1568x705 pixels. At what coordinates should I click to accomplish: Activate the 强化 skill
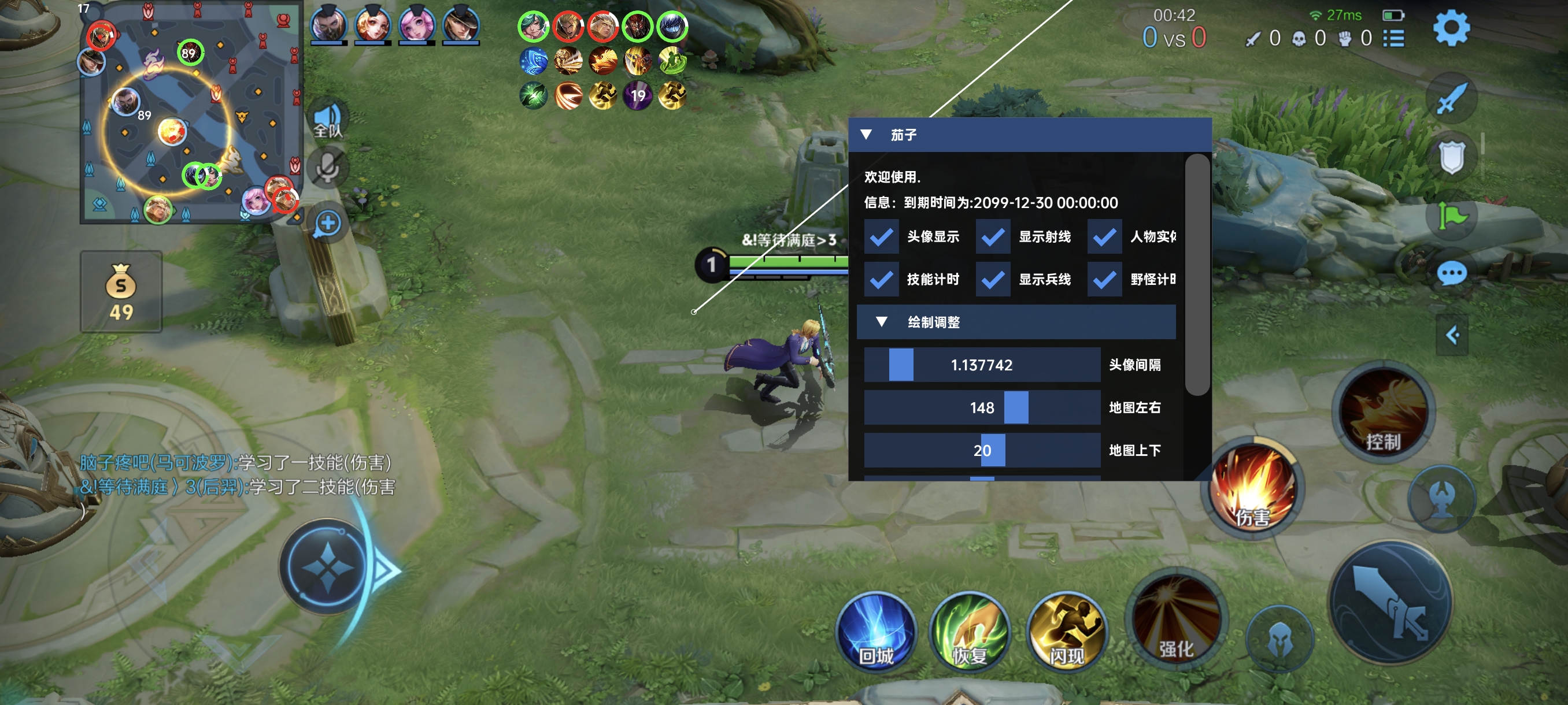tap(1176, 621)
